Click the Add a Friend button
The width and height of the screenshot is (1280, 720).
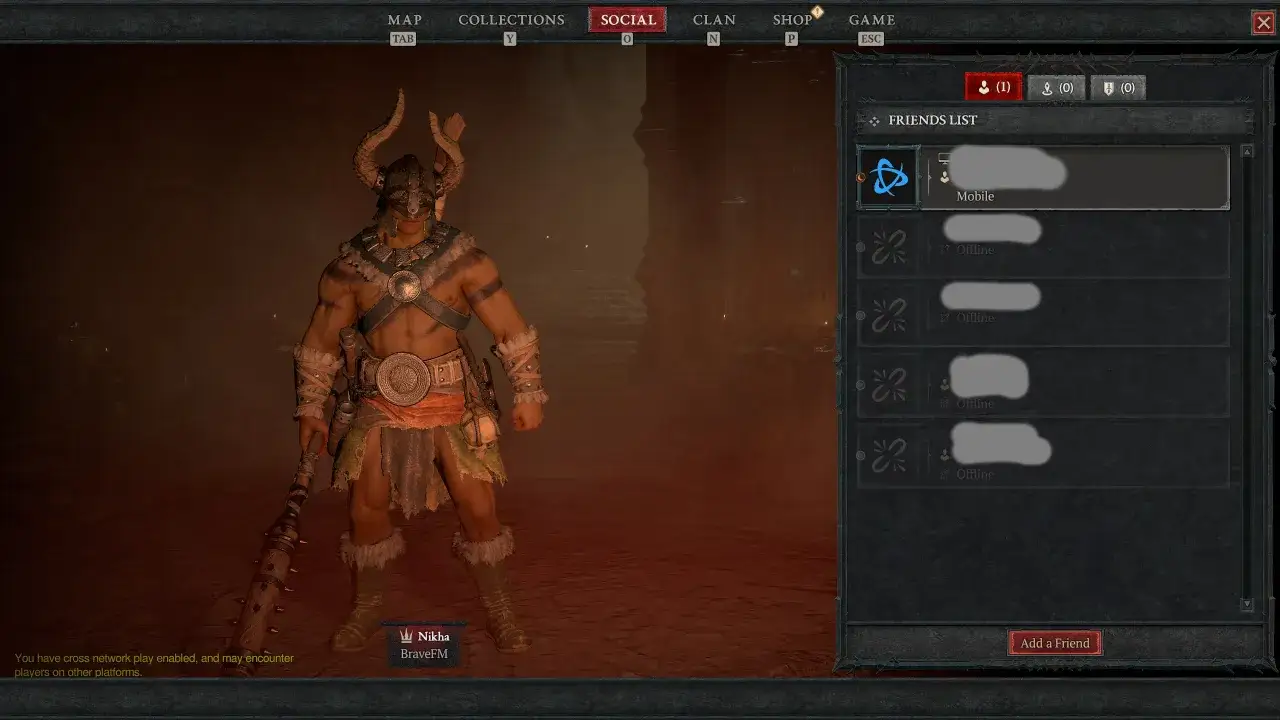click(x=1054, y=642)
